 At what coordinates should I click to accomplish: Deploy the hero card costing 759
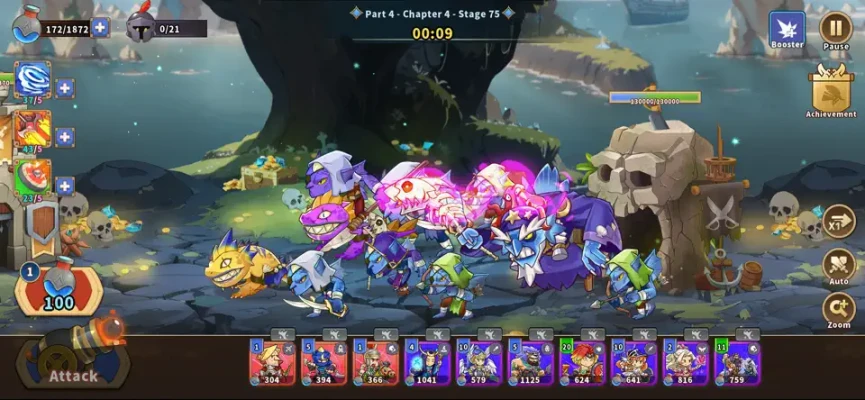click(x=737, y=362)
